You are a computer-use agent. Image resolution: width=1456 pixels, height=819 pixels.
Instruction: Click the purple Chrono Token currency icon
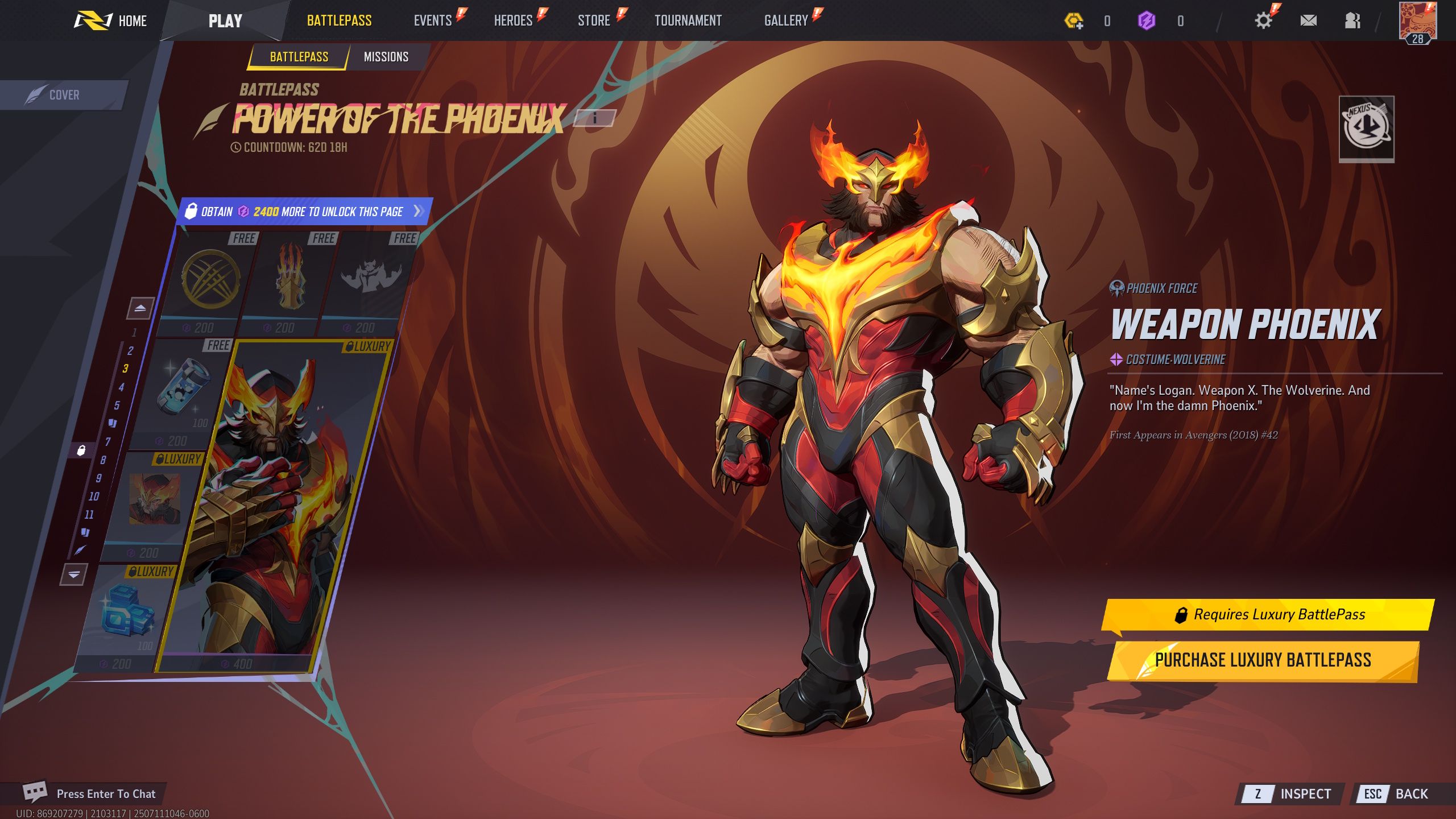pos(1147,20)
